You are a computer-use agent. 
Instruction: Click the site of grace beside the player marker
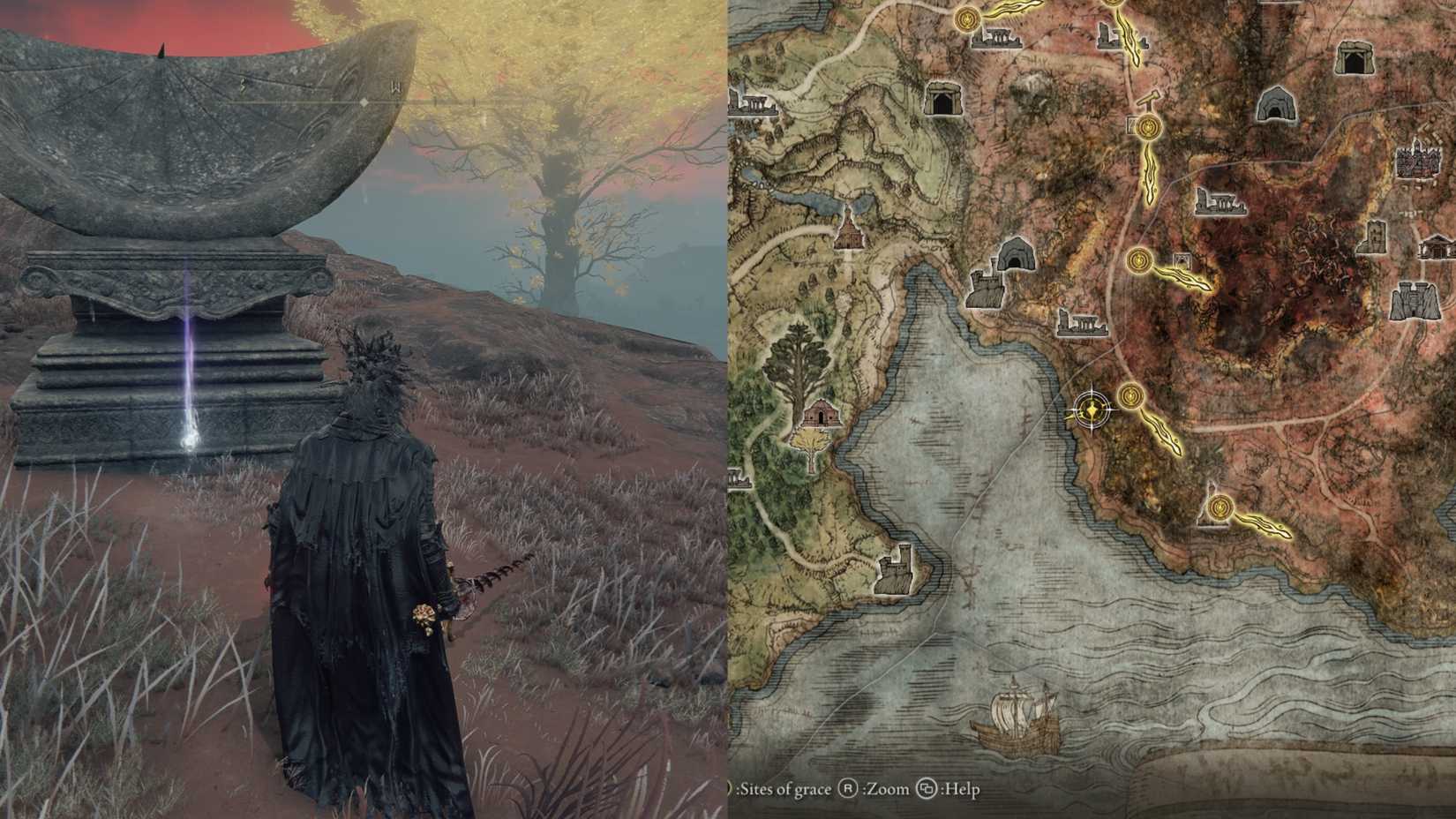[x=1130, y=395]
